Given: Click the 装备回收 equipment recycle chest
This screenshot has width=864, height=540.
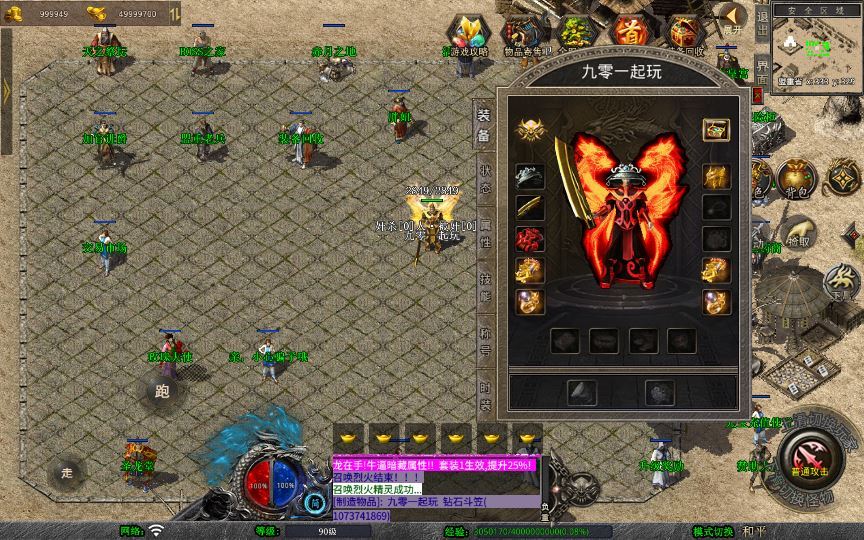Looking at the screenshot, I should point(685,34).
